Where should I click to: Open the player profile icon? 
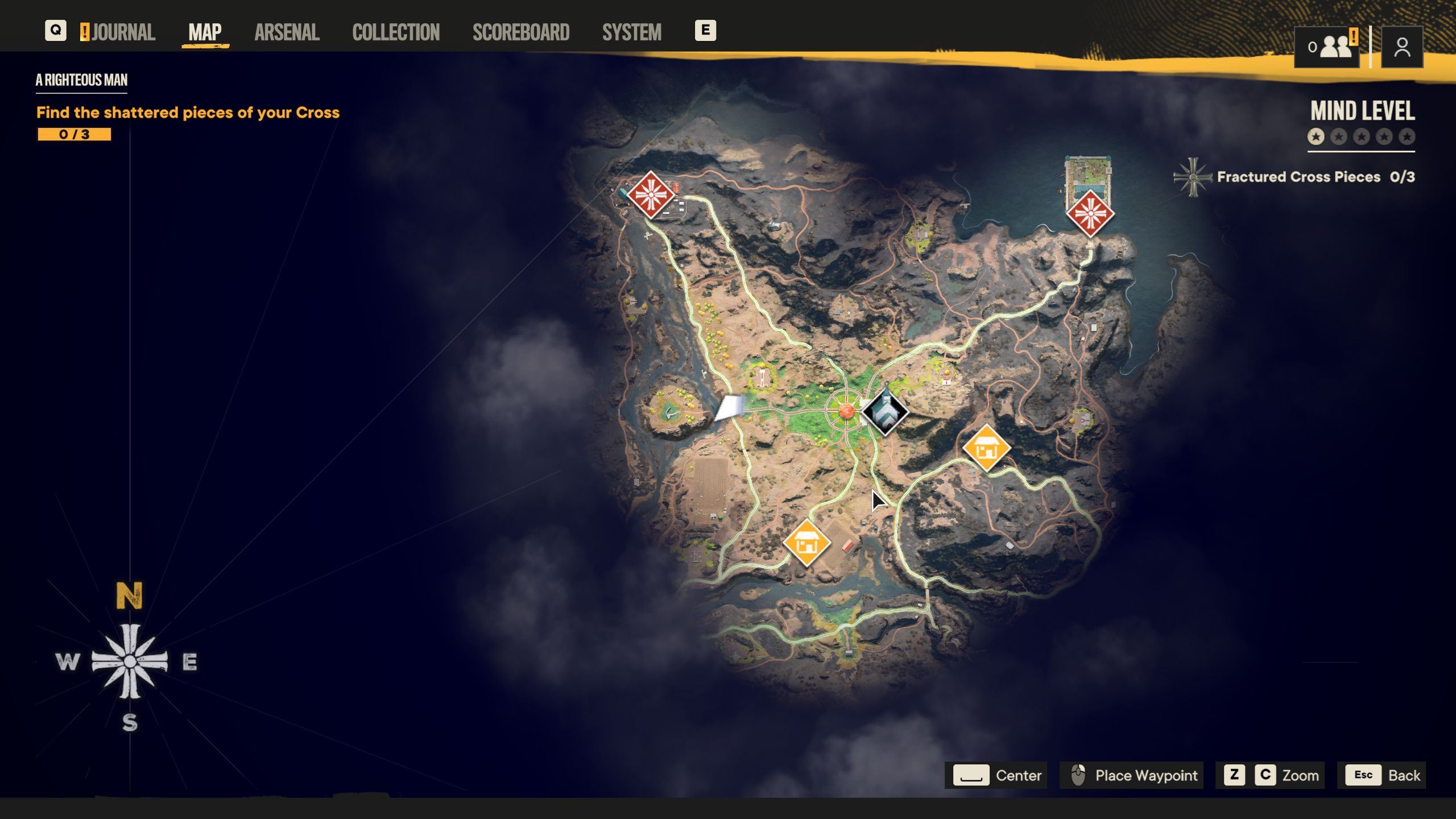pos(1402,47)
